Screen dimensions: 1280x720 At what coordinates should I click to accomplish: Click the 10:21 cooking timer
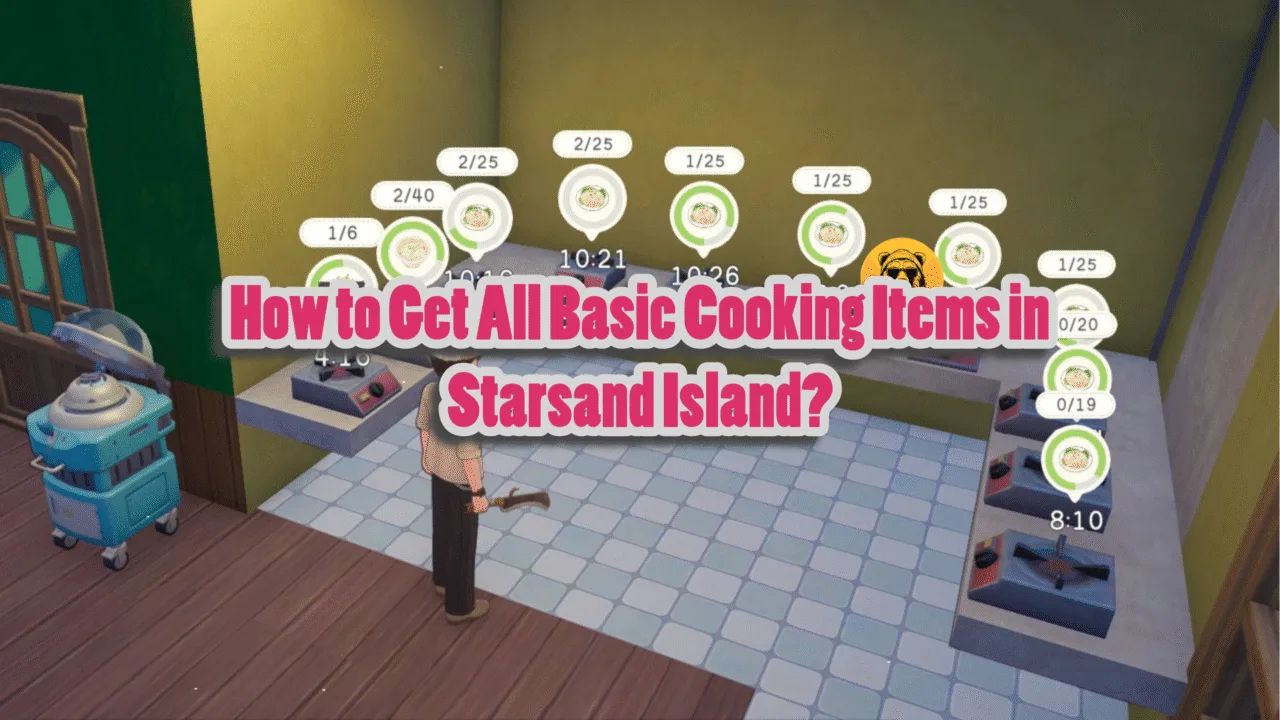pyautogui.click(x=595, y=258)
